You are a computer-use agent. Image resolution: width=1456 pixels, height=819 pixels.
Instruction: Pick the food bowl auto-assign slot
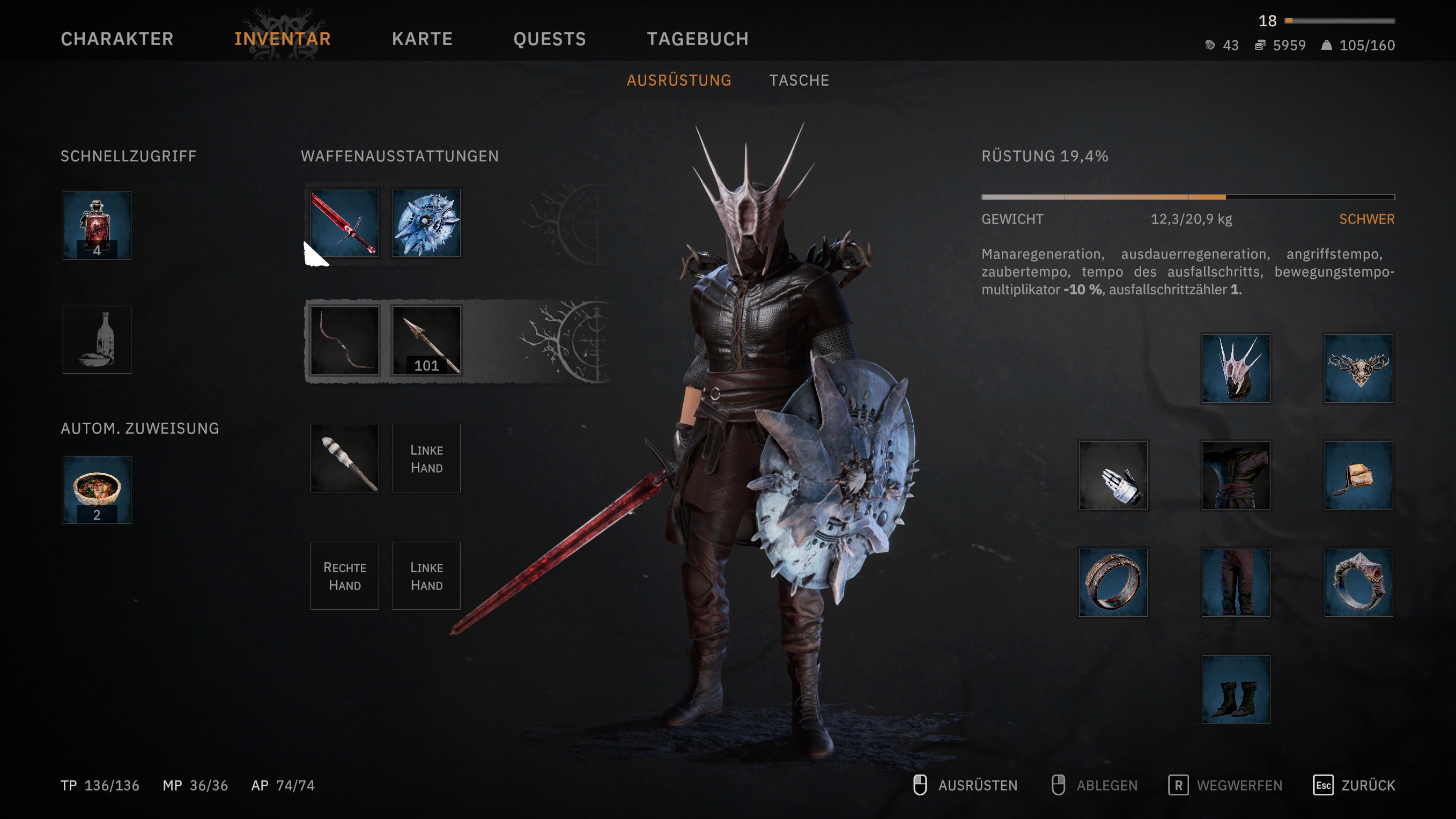97,490
